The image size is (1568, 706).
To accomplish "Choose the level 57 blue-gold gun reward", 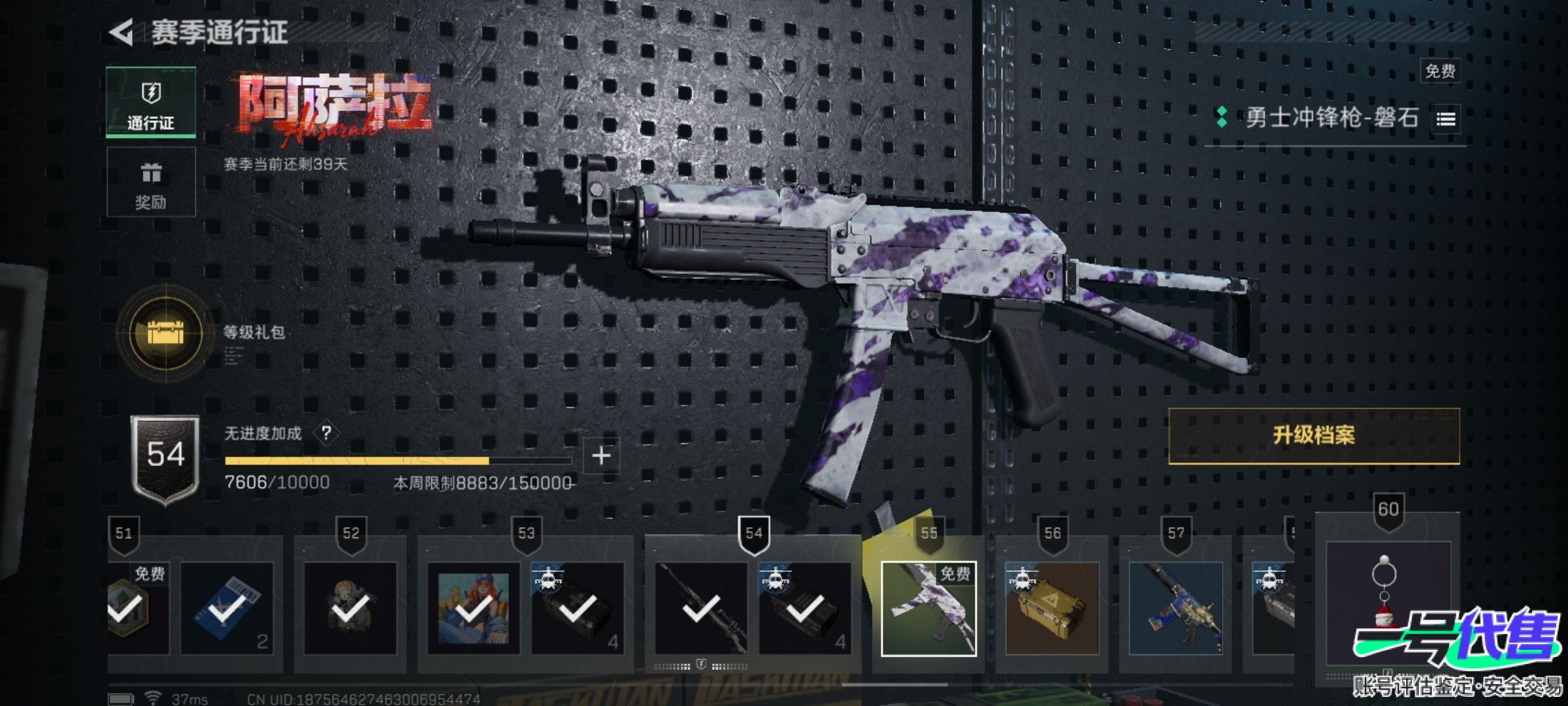I will tap(1175, 609).
